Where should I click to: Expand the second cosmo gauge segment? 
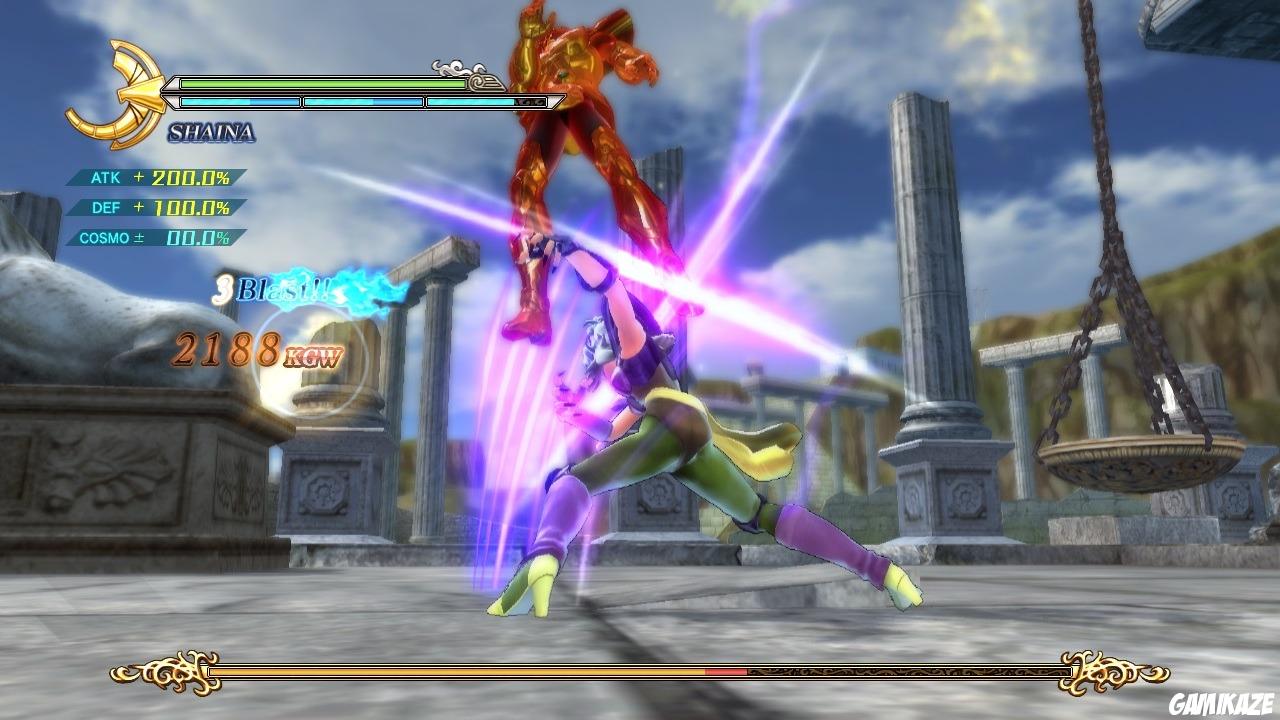pyautogui.click(x=364, y=101)
